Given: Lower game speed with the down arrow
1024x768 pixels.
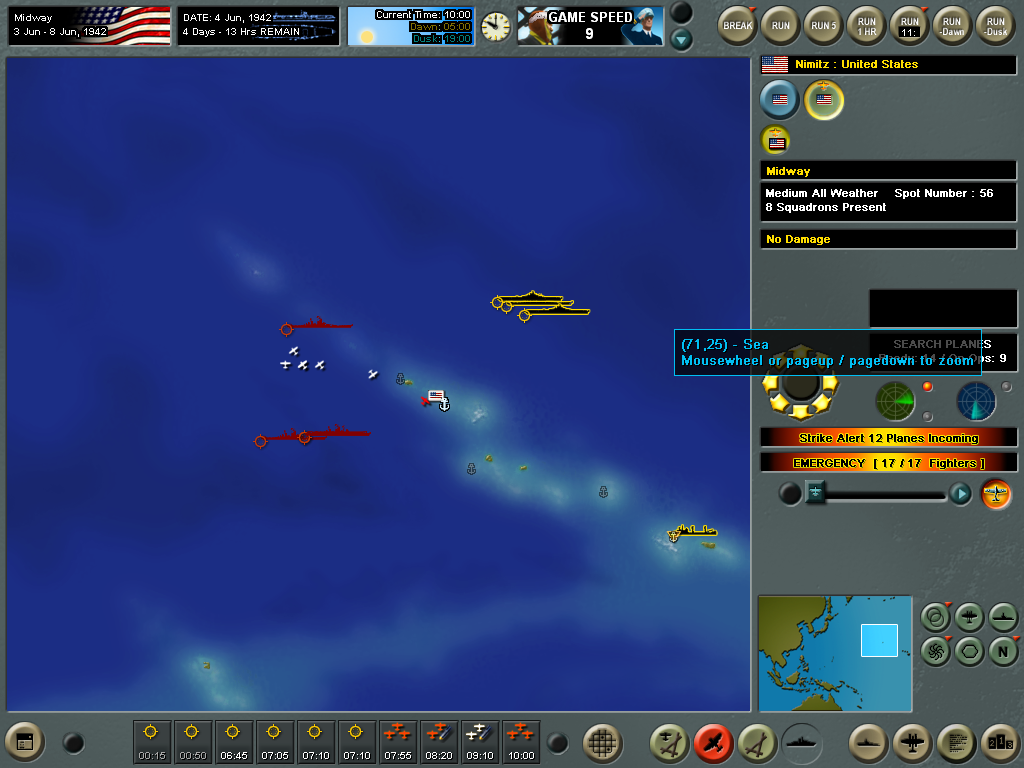Looking at the screenshot, I should (x=681, y=39).
